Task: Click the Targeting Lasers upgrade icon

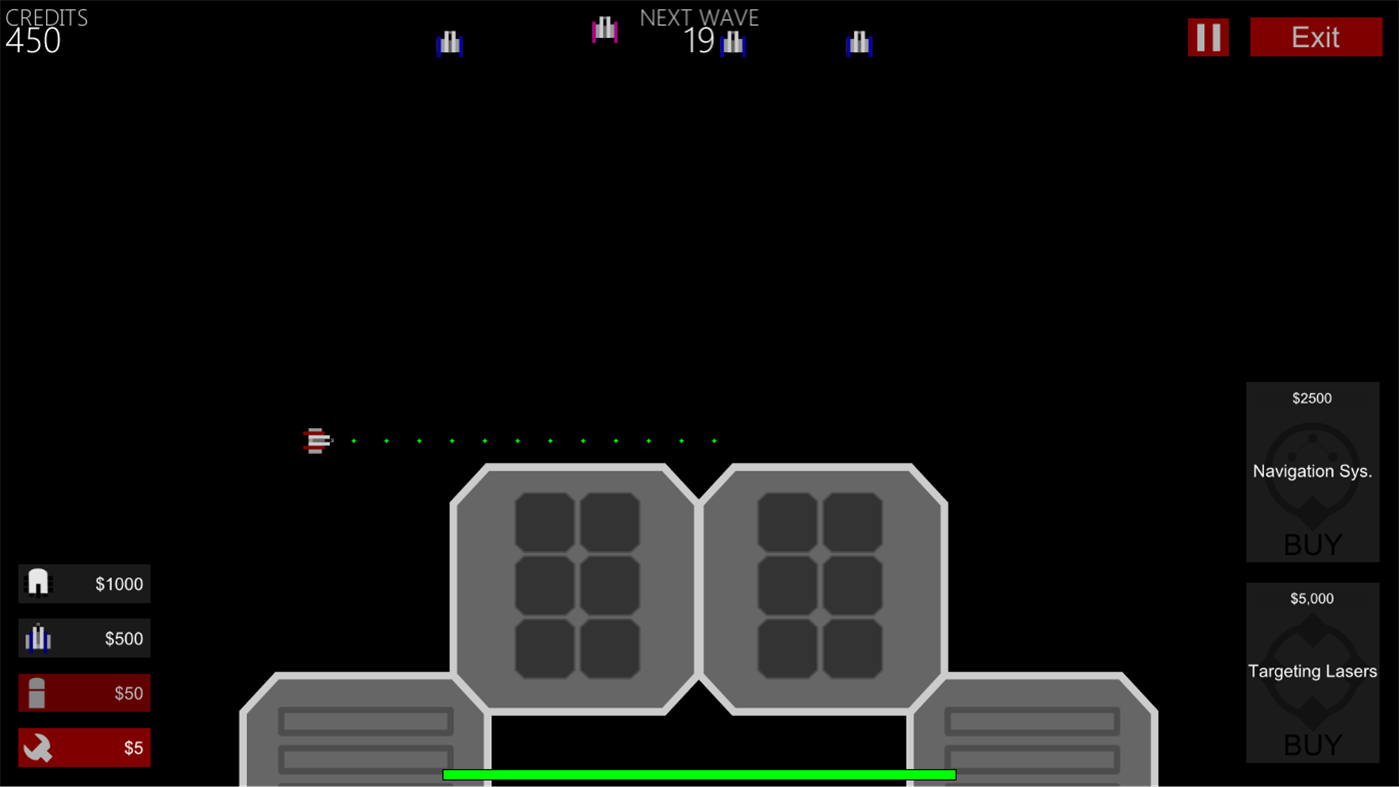Action: coord(1312,671)
